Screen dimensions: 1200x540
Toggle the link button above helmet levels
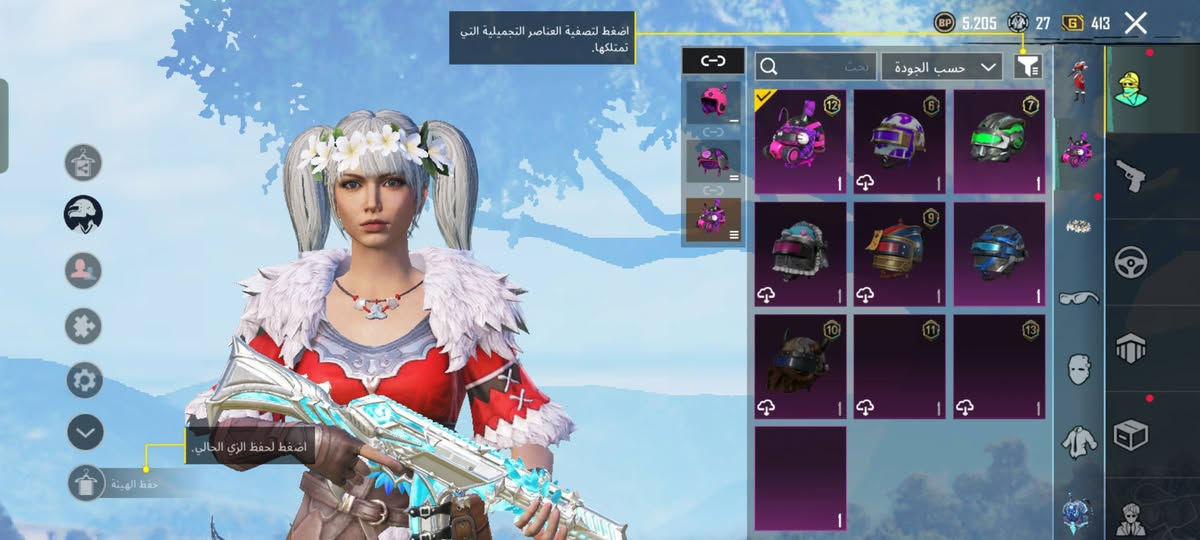[x=713, y=61]
